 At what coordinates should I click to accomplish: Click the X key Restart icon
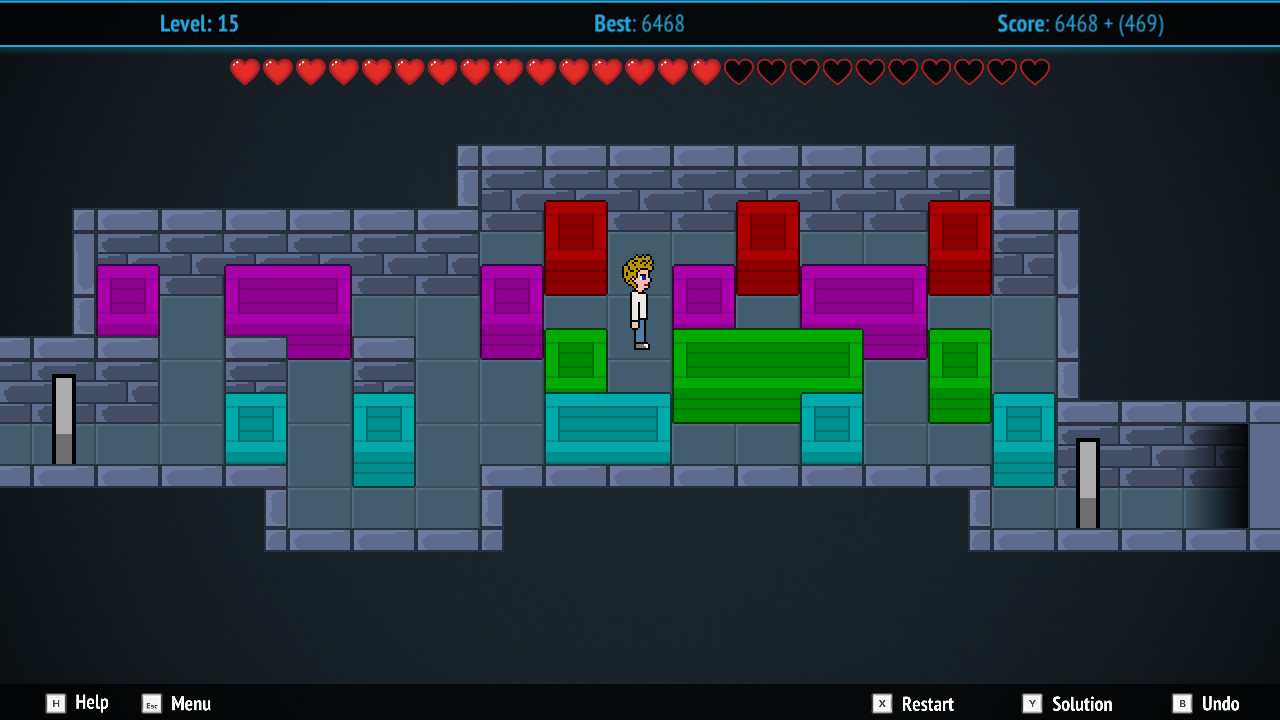coord(882,703)
